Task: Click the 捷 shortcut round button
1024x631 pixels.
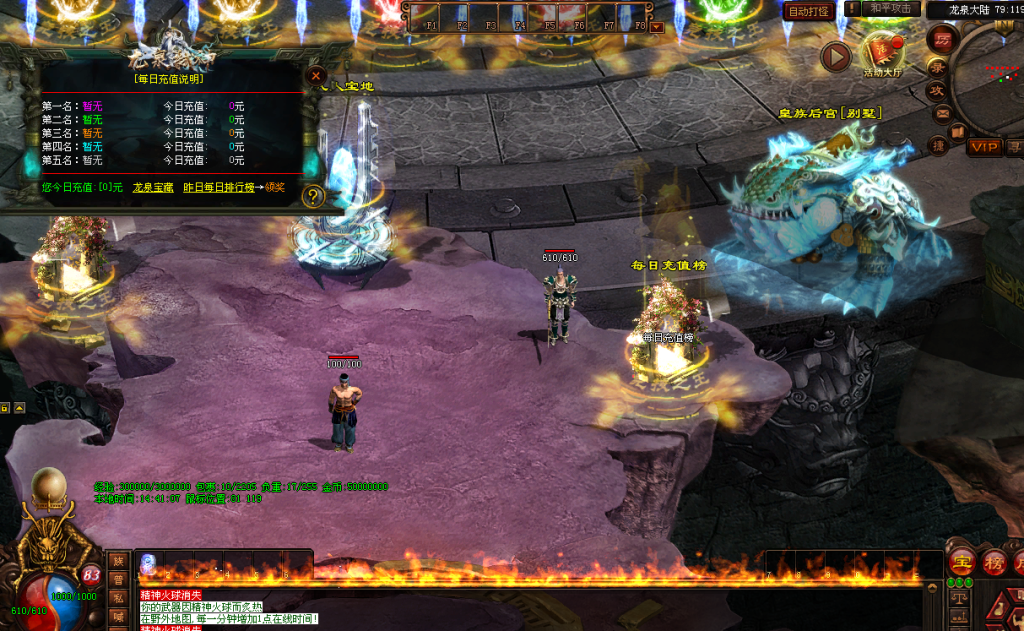Action: point(938,146)
